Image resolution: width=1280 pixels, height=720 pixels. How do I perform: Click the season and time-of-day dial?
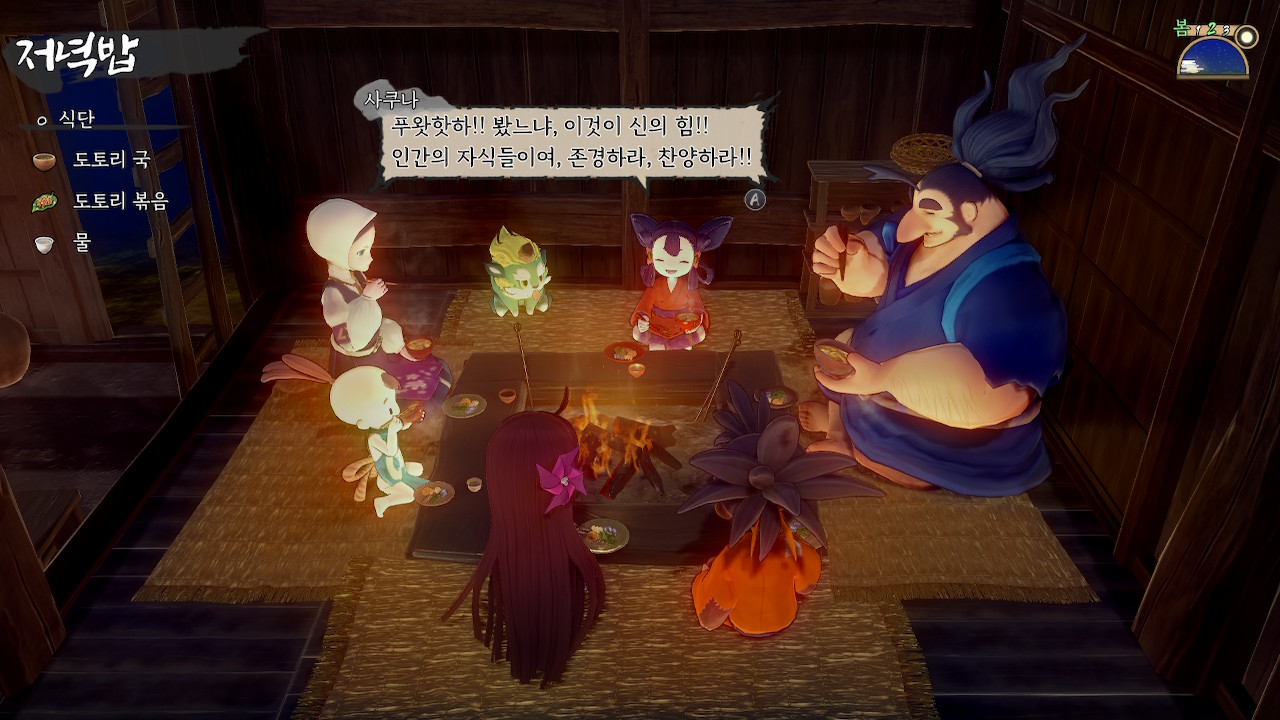[1214, 56]
